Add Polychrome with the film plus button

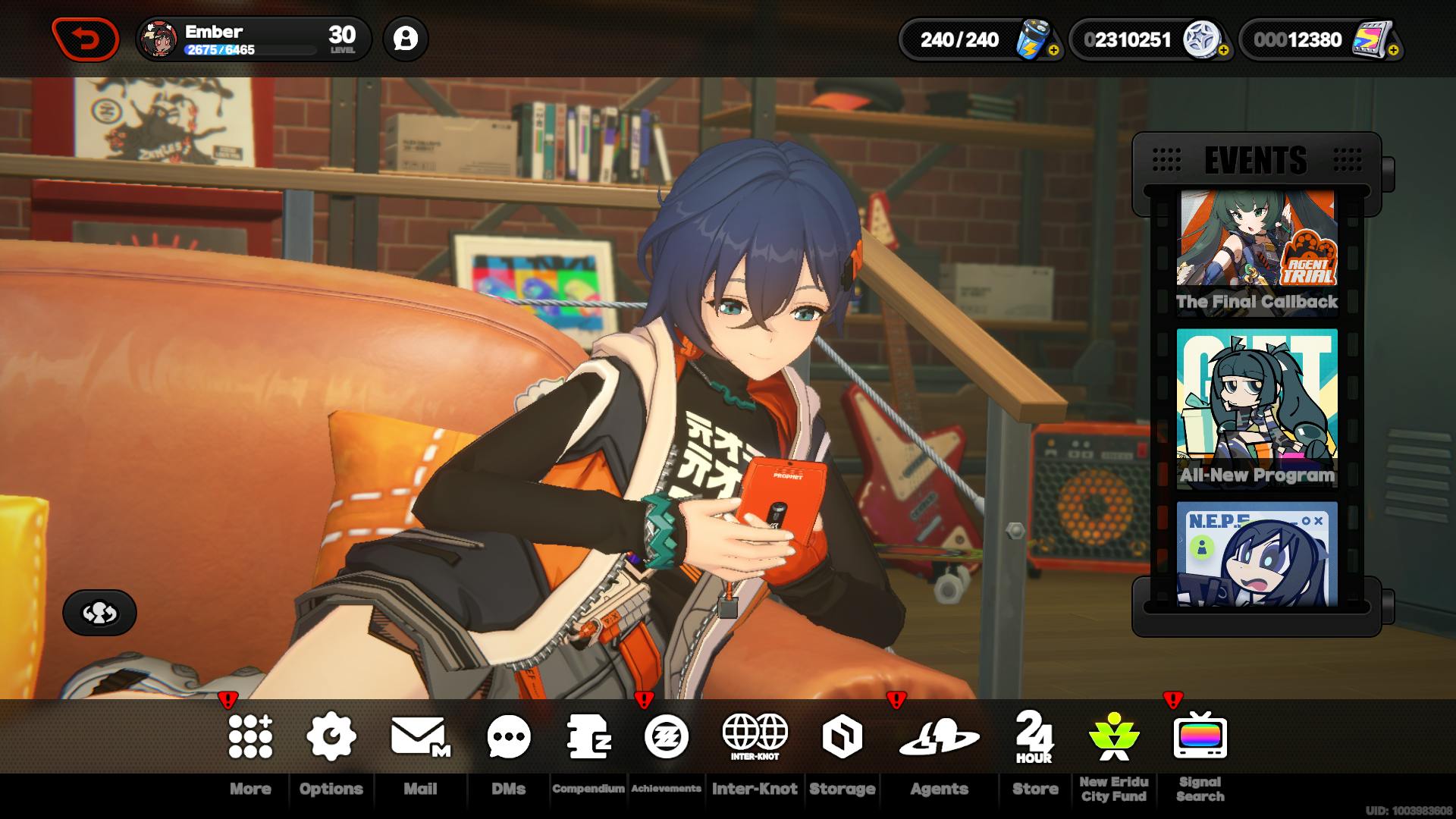click(1393, 51)
